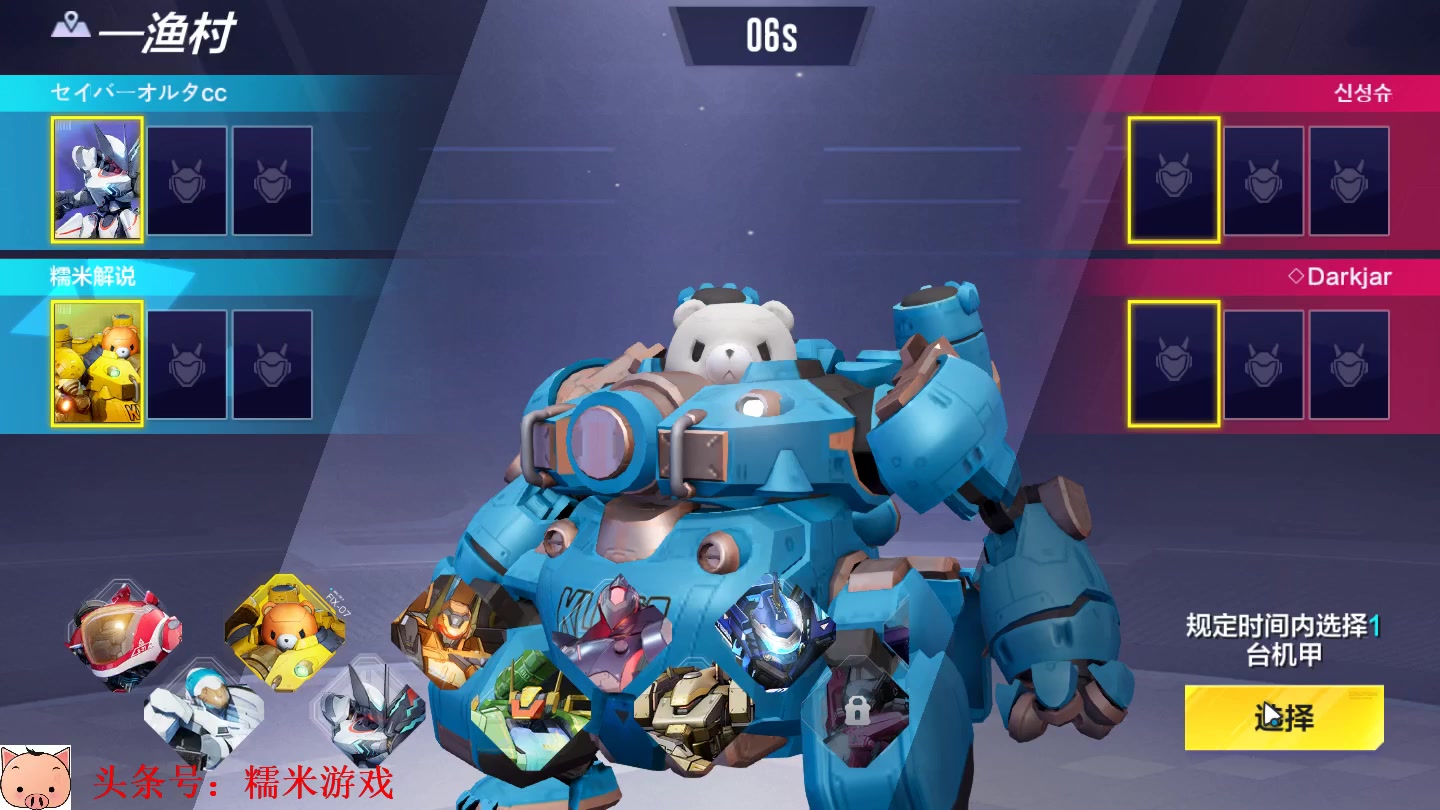Choose the red helmet mech with gold visor
1440x810 pixels.
pos(126,636)
